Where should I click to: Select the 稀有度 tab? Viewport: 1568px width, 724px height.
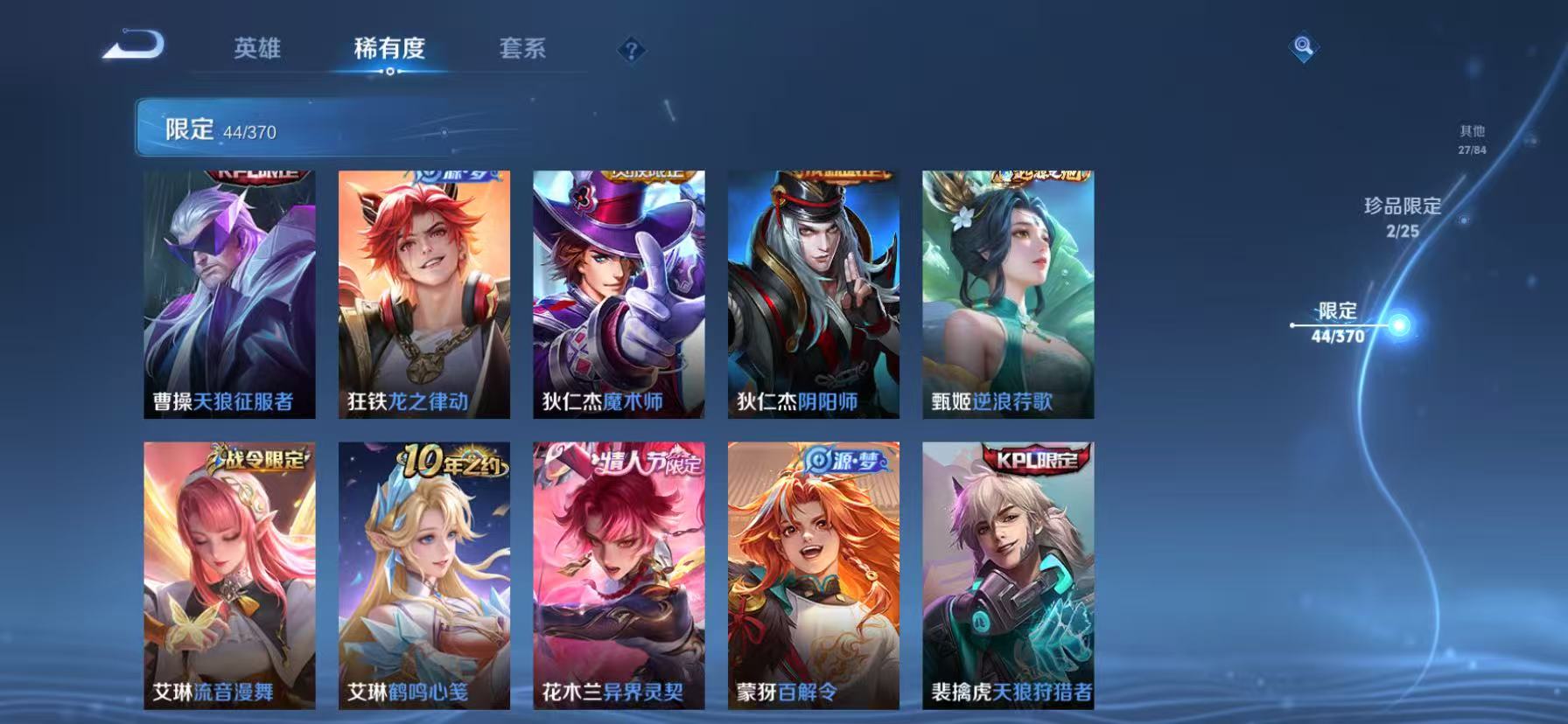389,50
